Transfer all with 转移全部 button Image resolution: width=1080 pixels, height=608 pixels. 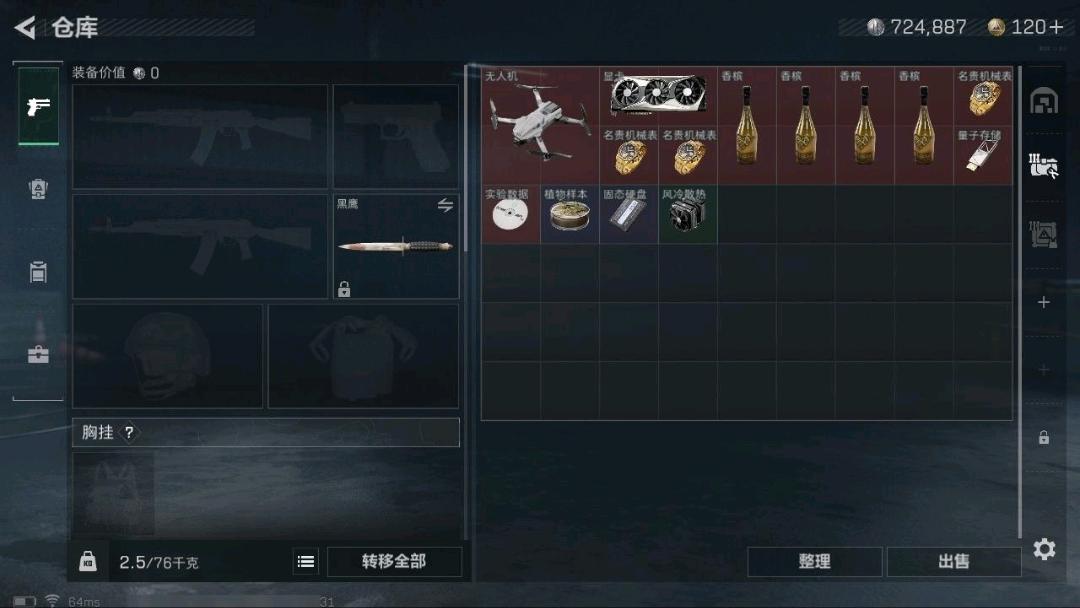point(394,562)
